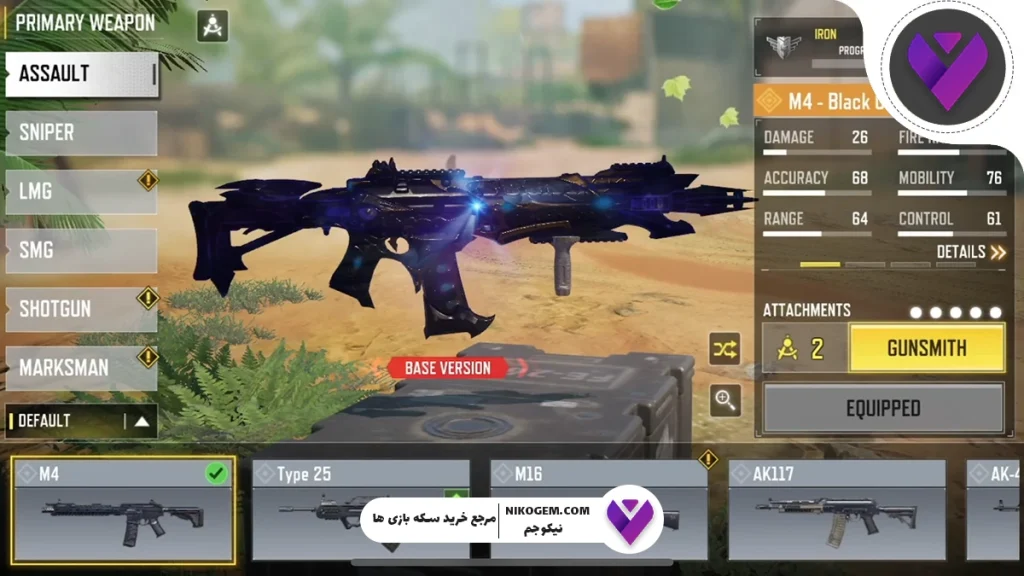Zoom in with the magnifier icon

pos(725,401)
